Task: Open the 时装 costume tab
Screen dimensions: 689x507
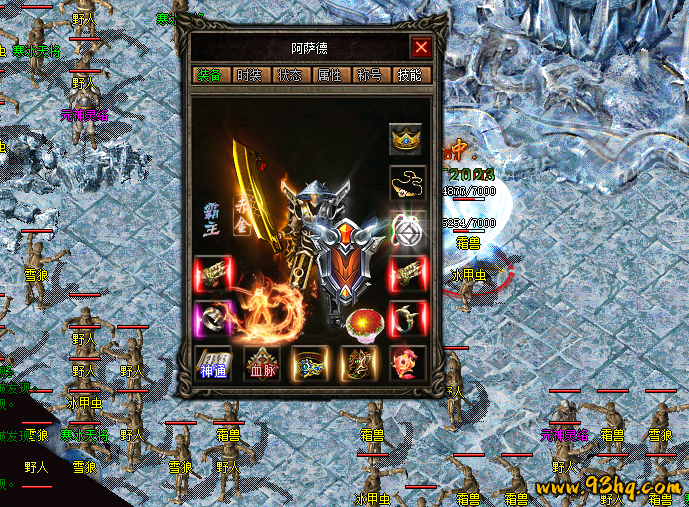Action: [248, 75]
